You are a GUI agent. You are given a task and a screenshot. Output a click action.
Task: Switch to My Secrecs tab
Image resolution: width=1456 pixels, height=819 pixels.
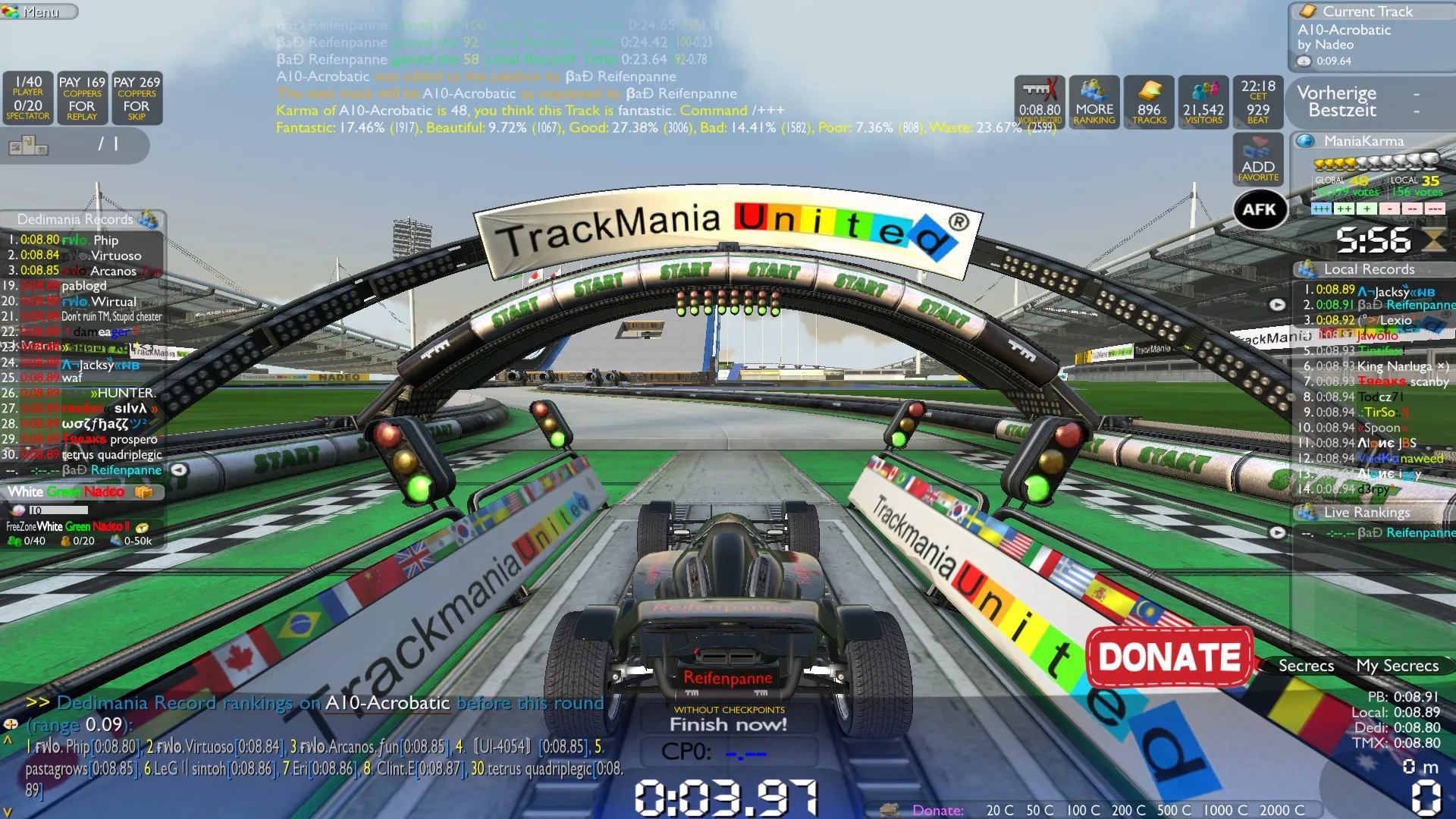pos(1397,666)
